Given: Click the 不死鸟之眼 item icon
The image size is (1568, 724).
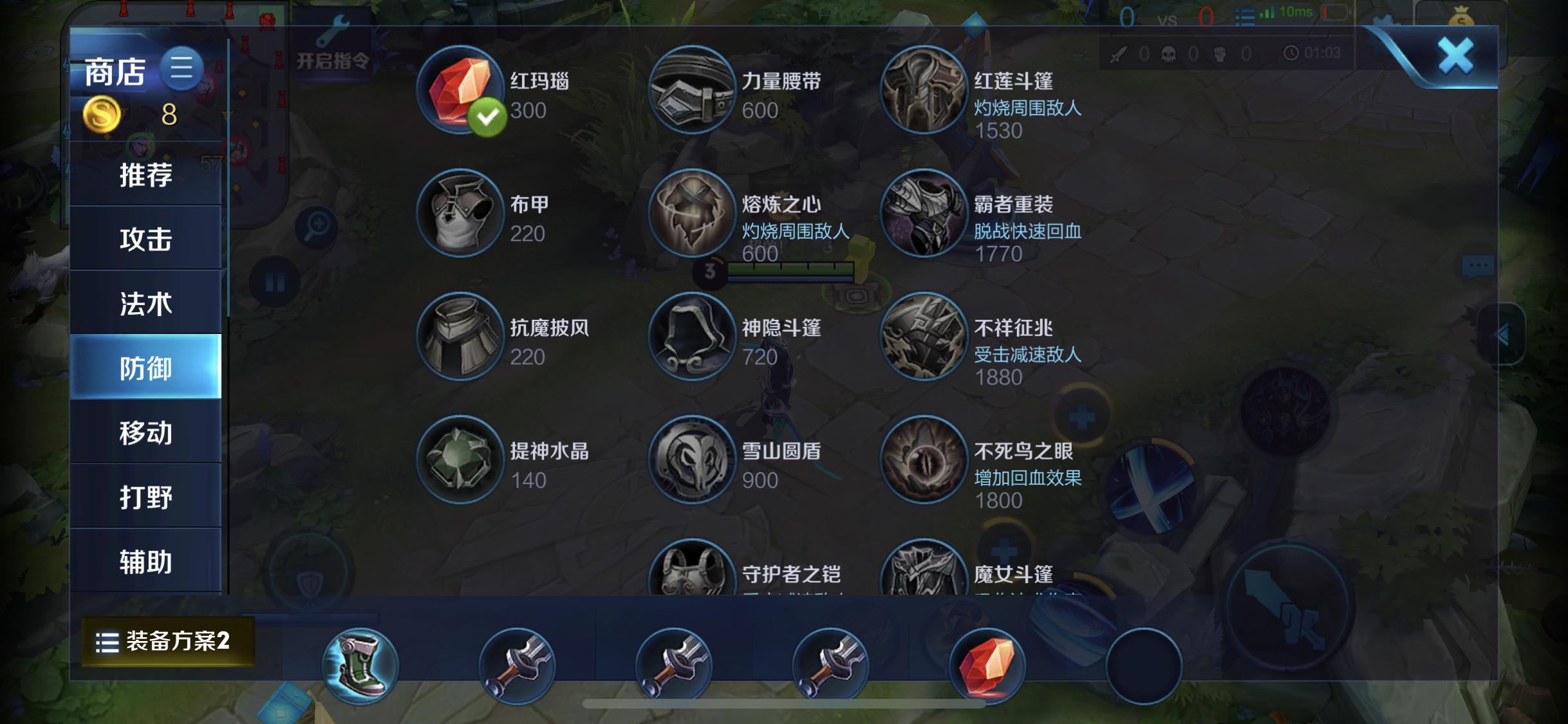Looking at the screenshot, I should [923, 461].
